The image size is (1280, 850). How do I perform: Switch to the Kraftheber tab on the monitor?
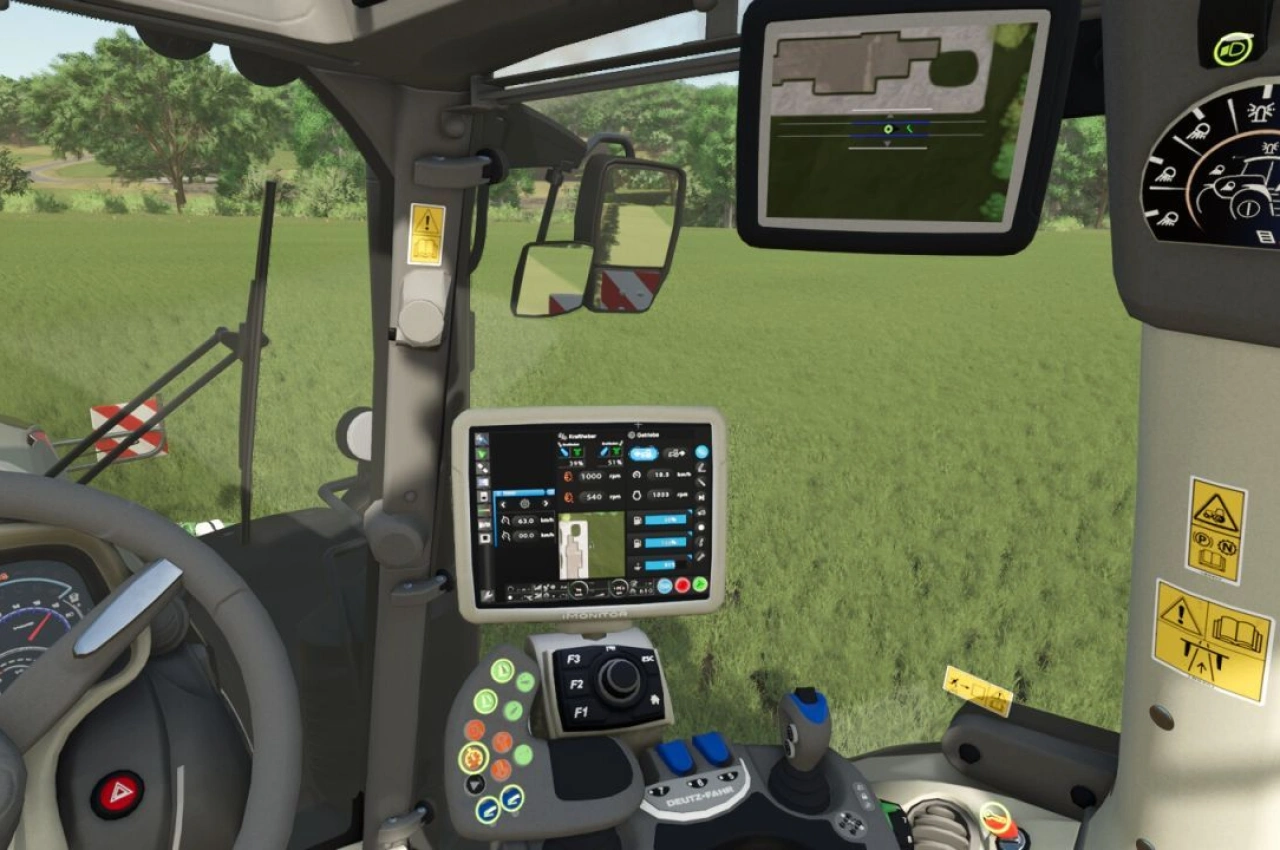pos(580,435)
